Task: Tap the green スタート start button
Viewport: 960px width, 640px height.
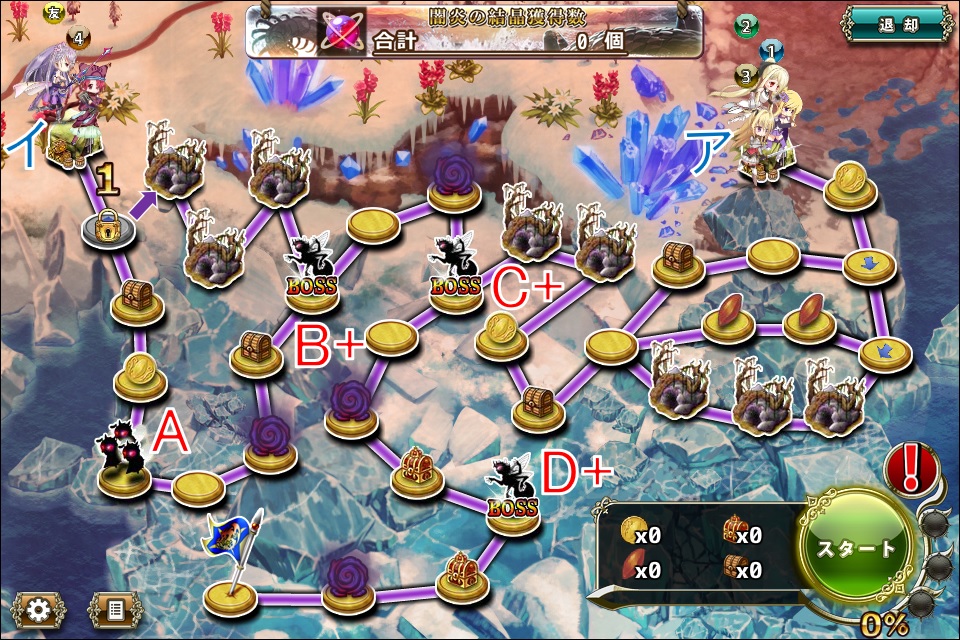Action: [x=857, y=548]
